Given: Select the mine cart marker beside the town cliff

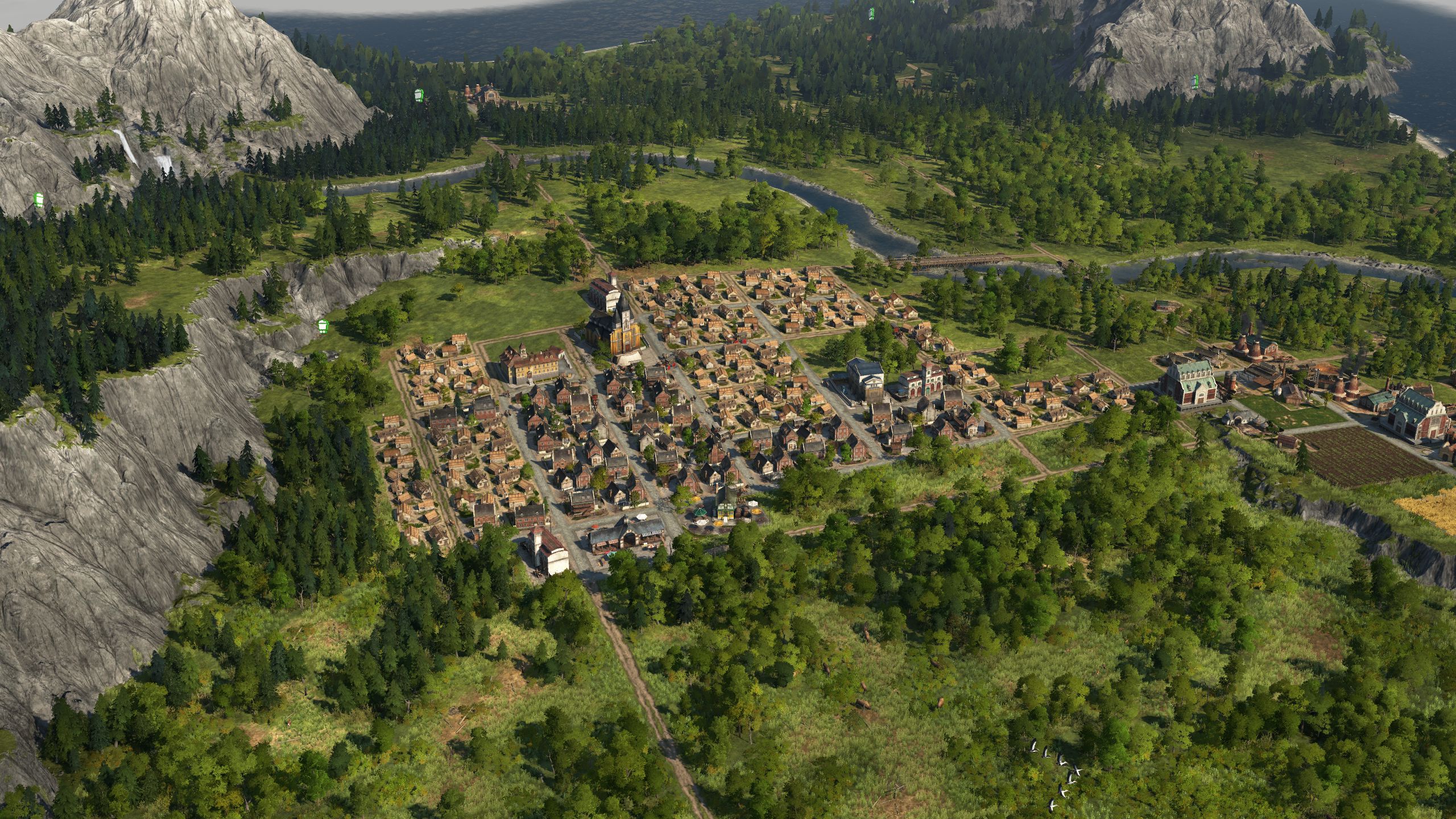Looking at the screenshot, I should coord(323,325).
